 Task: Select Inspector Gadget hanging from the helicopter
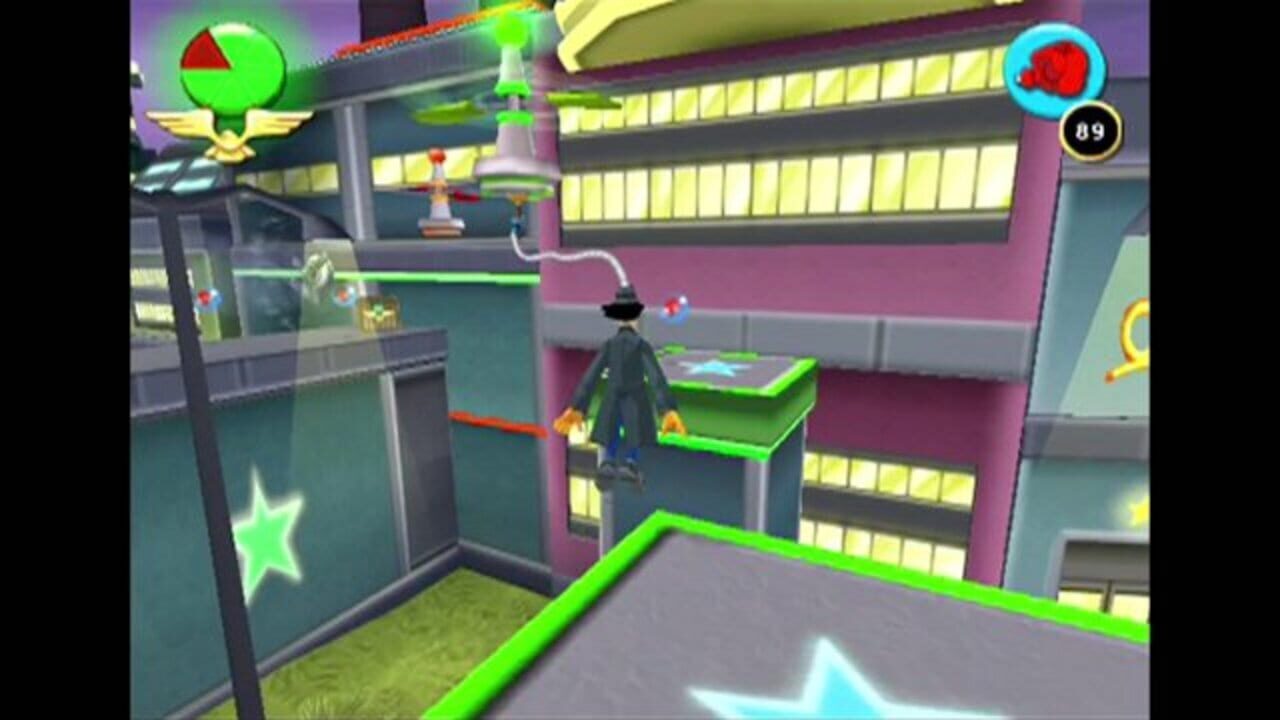(x=618, y=390)
